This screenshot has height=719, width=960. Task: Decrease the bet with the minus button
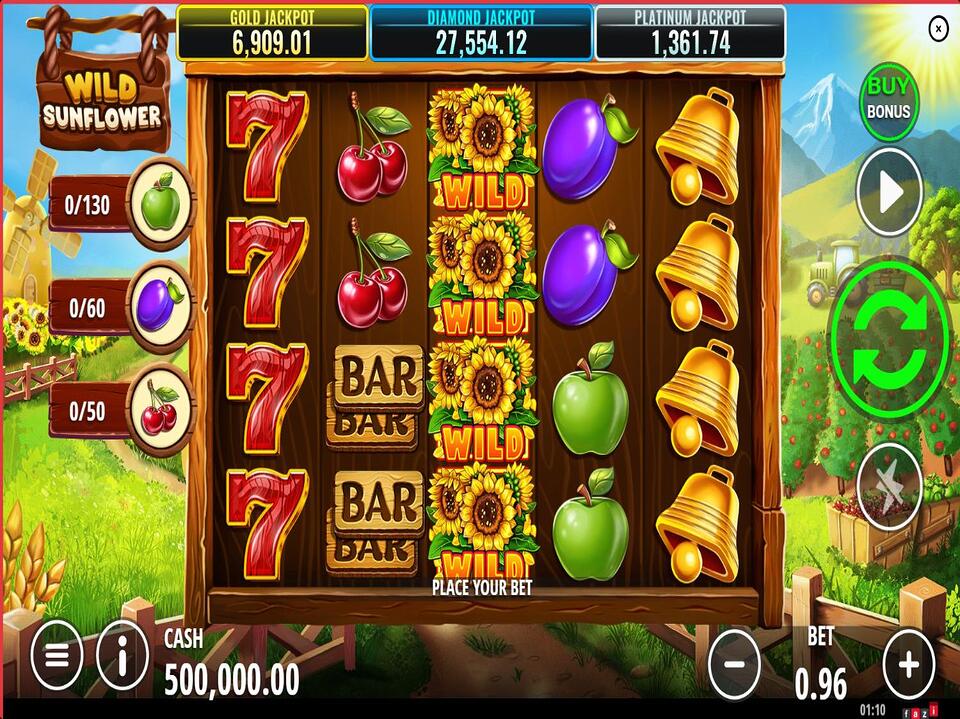[x=734, y=662]
